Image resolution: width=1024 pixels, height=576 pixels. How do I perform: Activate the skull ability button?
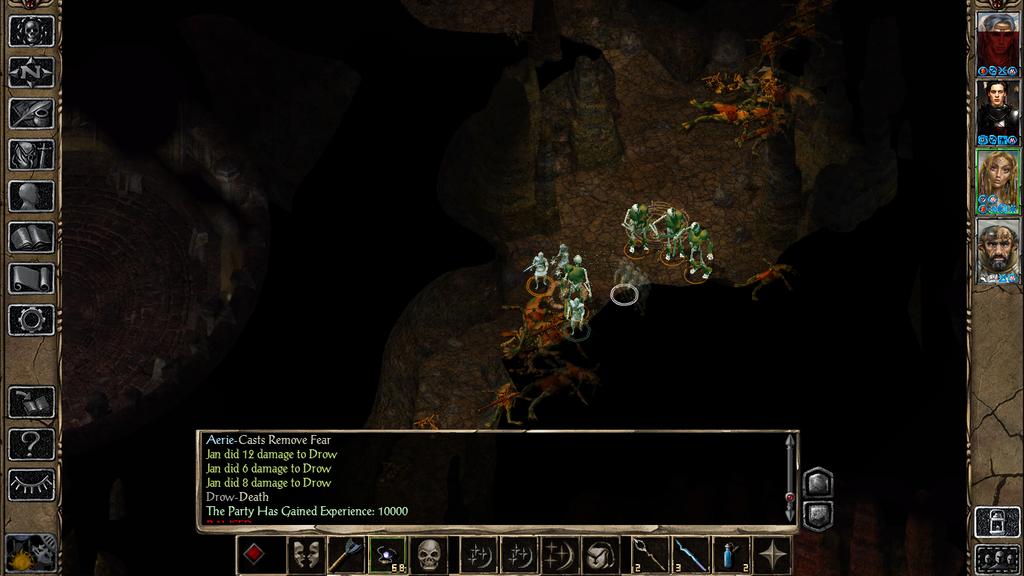click(x=429, y=555)
